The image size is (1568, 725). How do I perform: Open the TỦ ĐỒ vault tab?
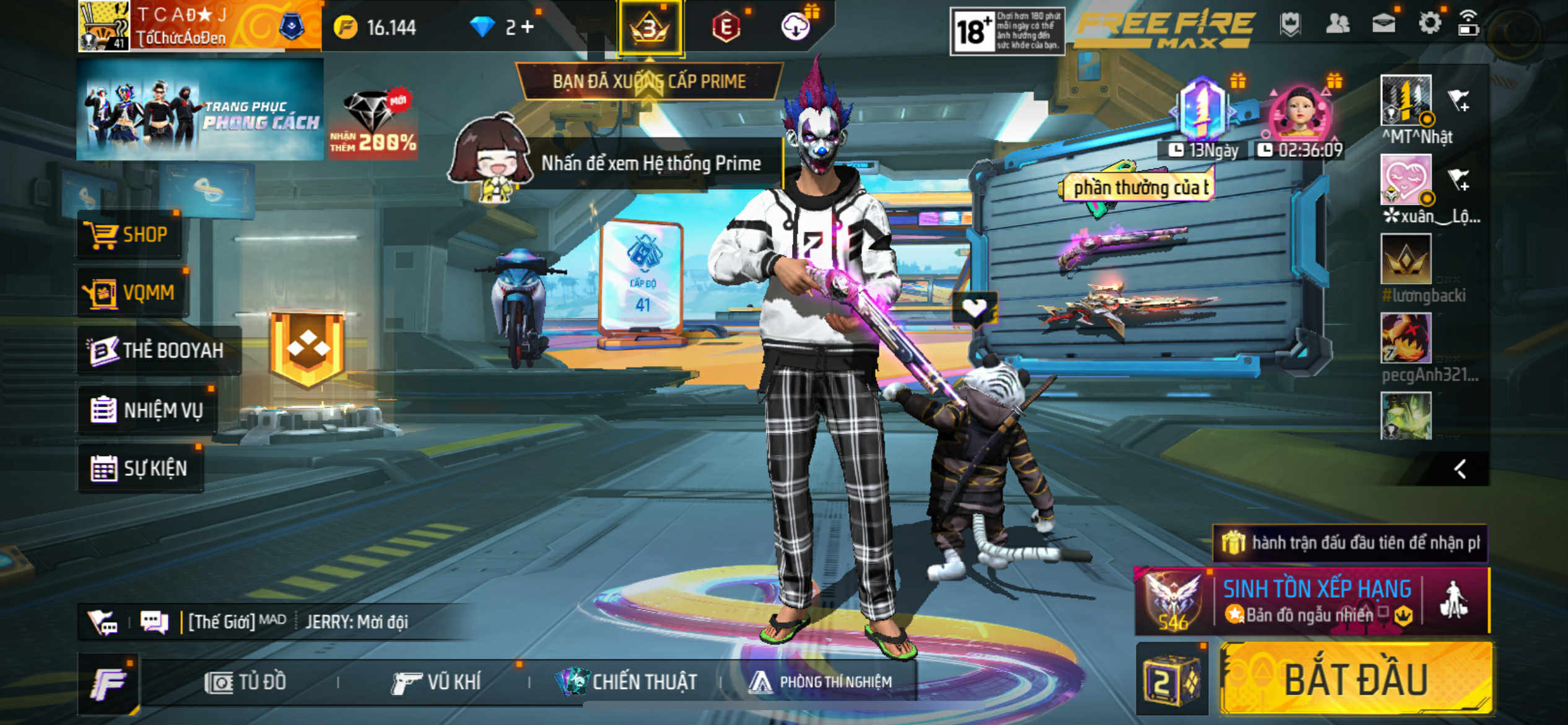click(246, 682)
